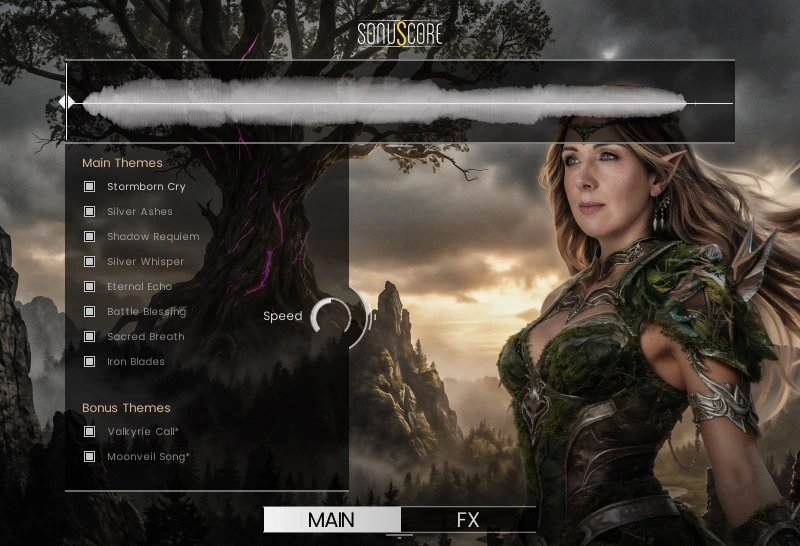Image resolution: width=800 pixels, height=546 pixels.
Task: Toggle the Silver Whisper theme
Action: point(89,262)
